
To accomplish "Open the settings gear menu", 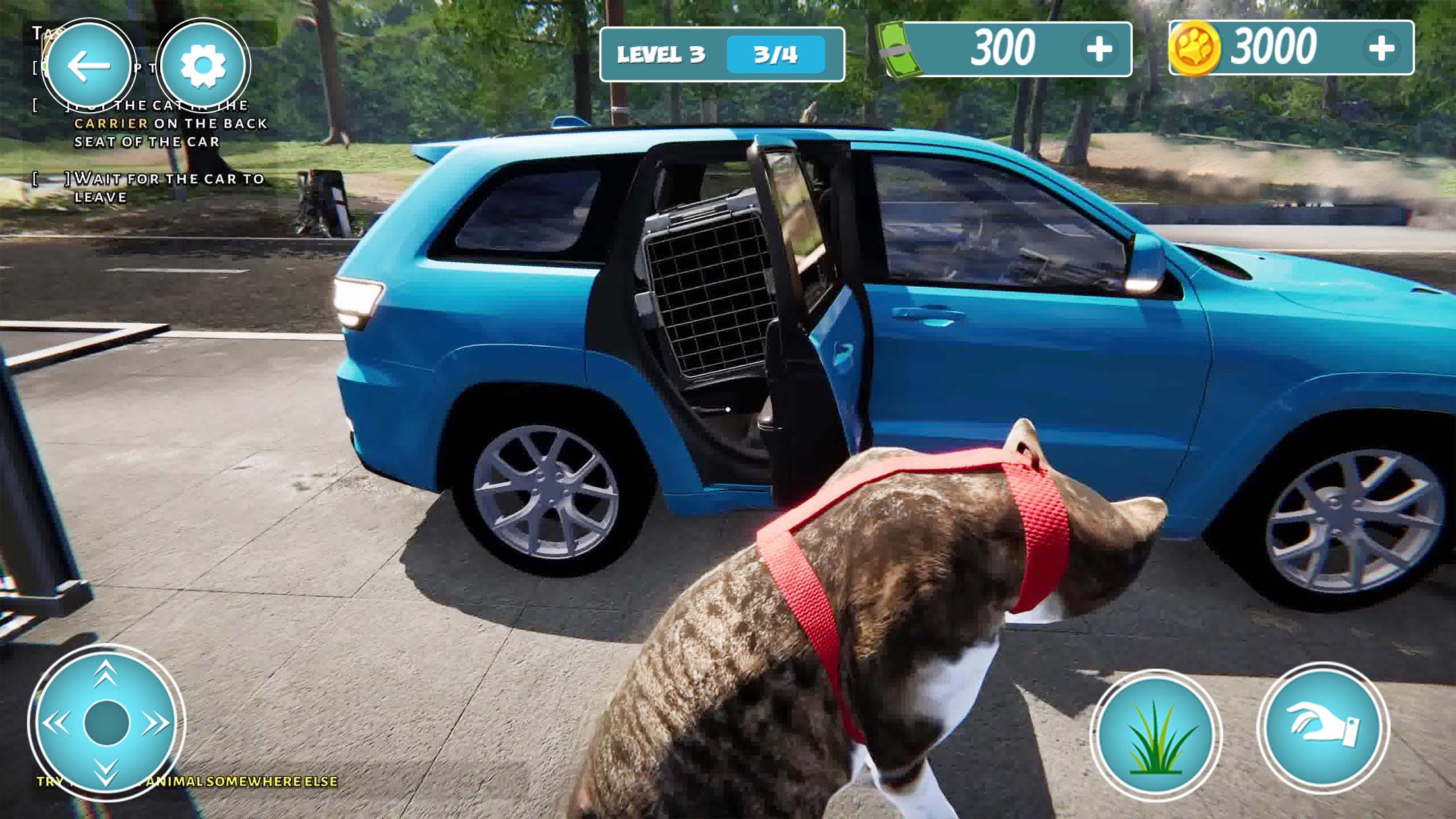I will (x=204, y=65).
